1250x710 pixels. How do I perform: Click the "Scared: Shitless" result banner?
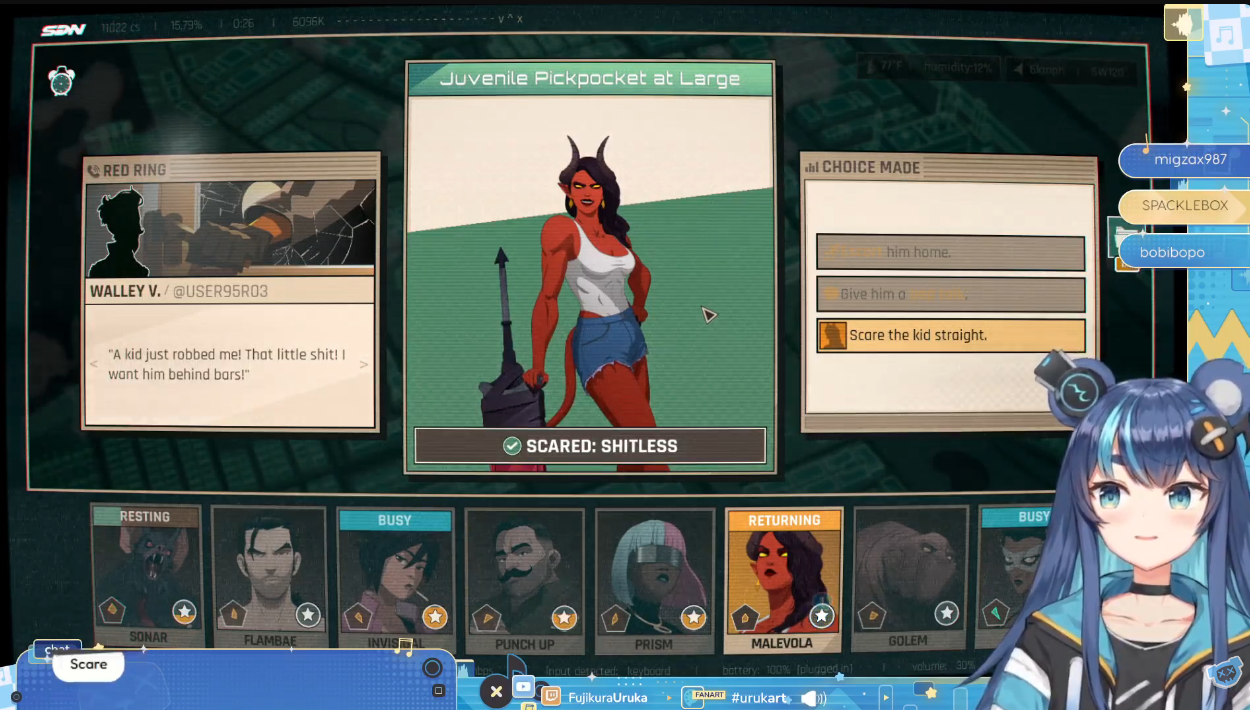click(590, 446)
